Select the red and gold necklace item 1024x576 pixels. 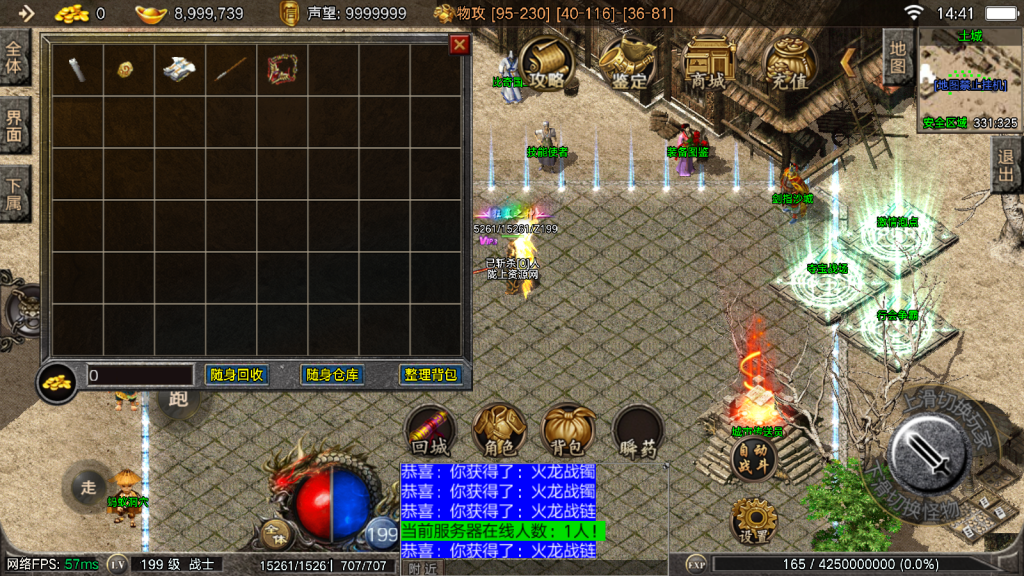point(282,69)
